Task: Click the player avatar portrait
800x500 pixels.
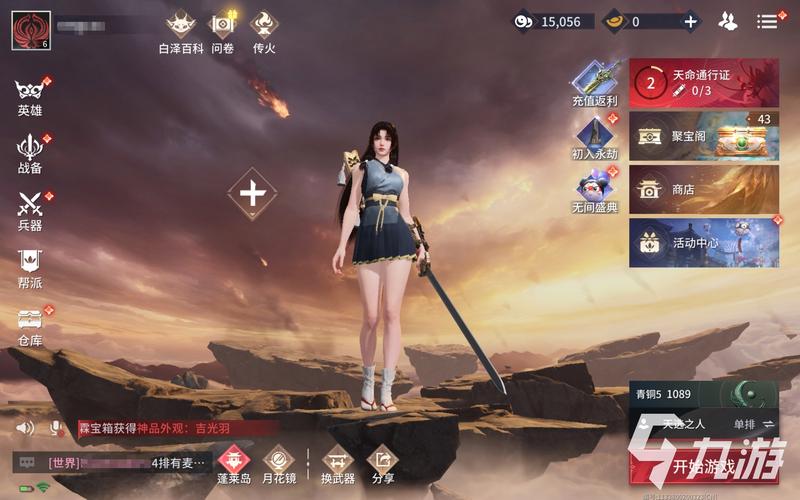Action: click(x=30, y=30)
